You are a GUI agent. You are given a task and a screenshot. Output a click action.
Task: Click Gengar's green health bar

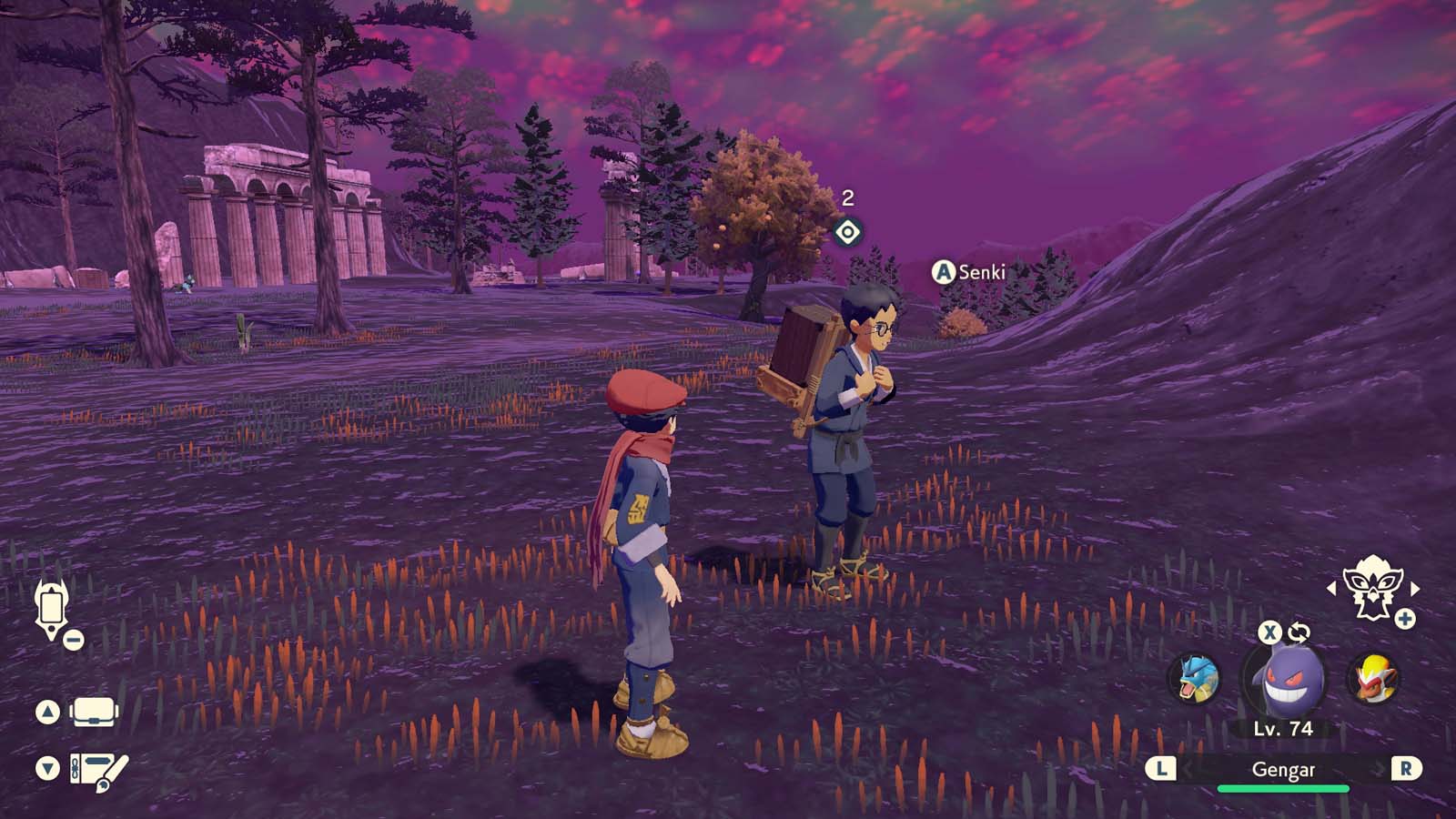click(1283, 791)
